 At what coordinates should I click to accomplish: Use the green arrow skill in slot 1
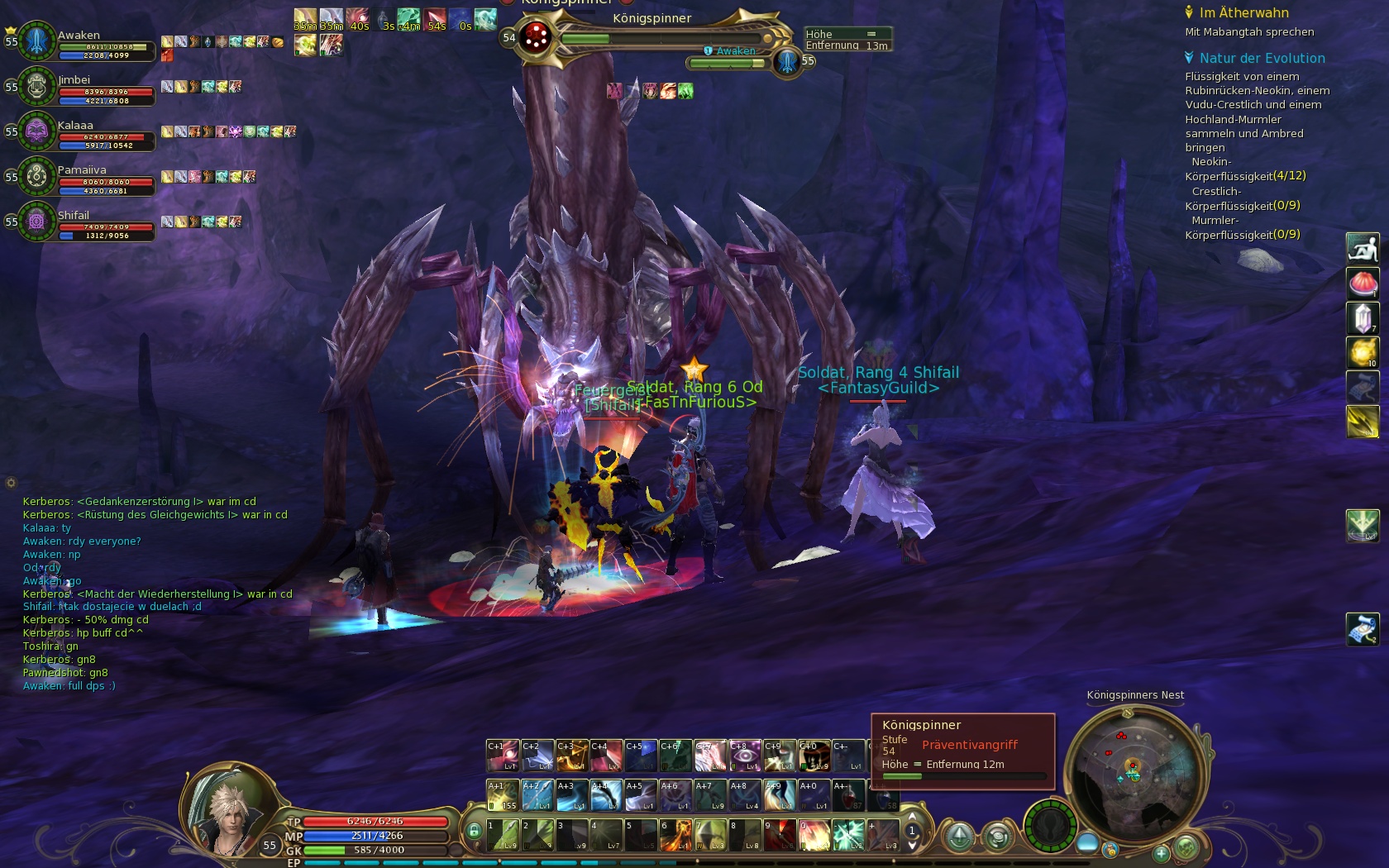[x=502, y=835]
